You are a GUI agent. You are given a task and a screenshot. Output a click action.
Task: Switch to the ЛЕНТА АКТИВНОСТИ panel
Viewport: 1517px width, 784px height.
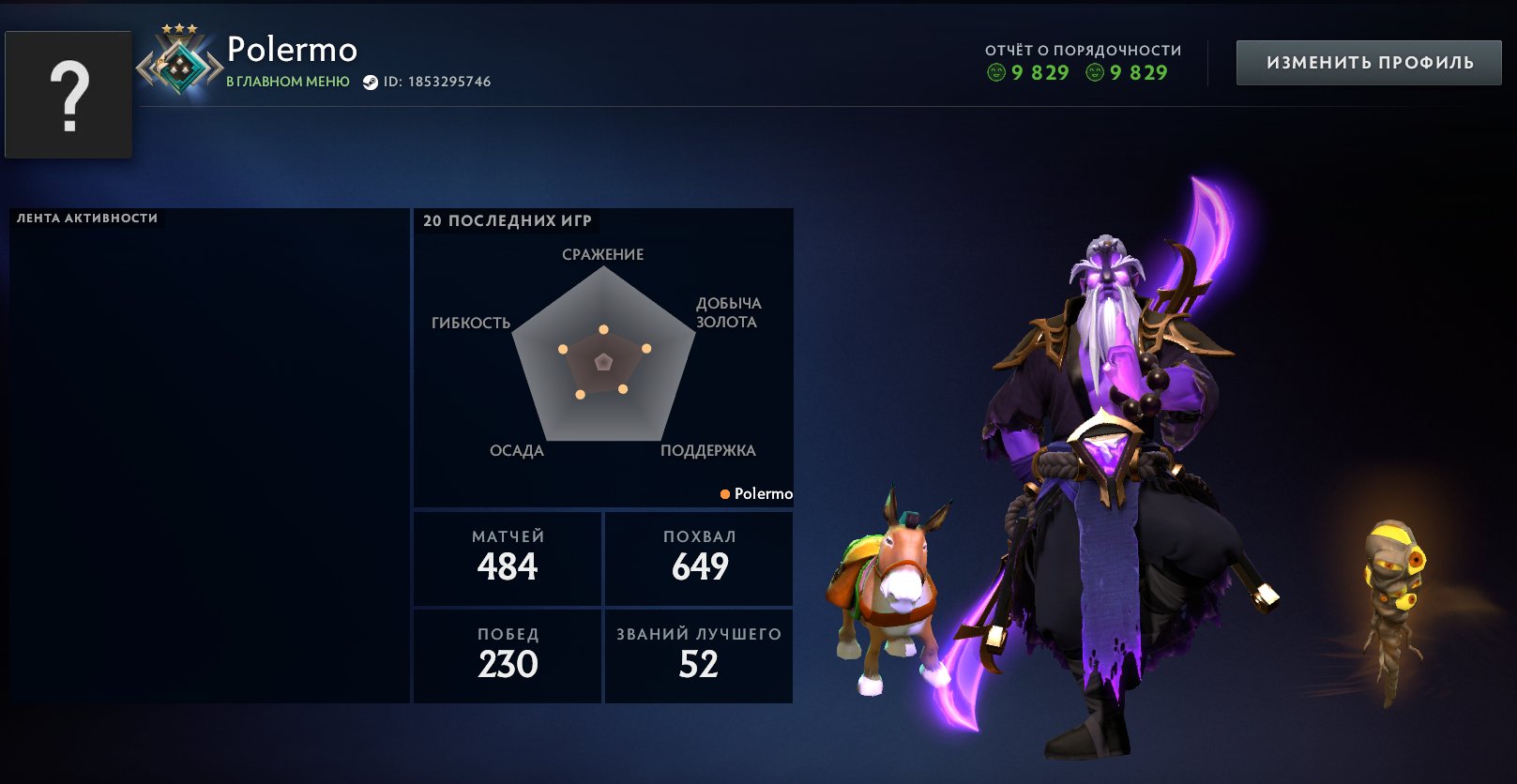(x=85, y=217)
